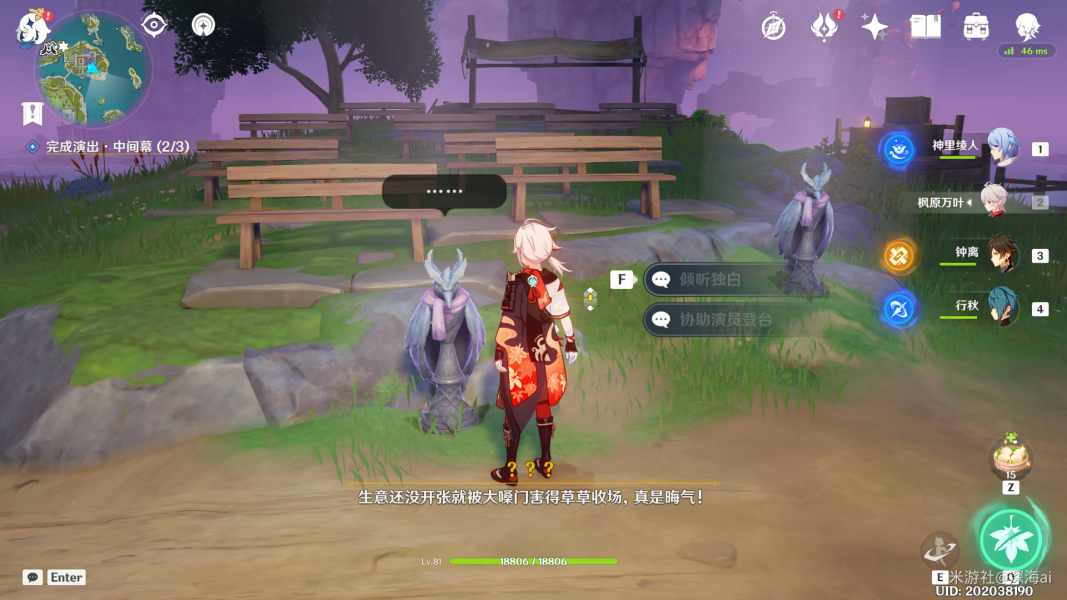Open the four-pointed star Wish icon
The height and width of the screenshot is (600, 1067).
(874, 27)
